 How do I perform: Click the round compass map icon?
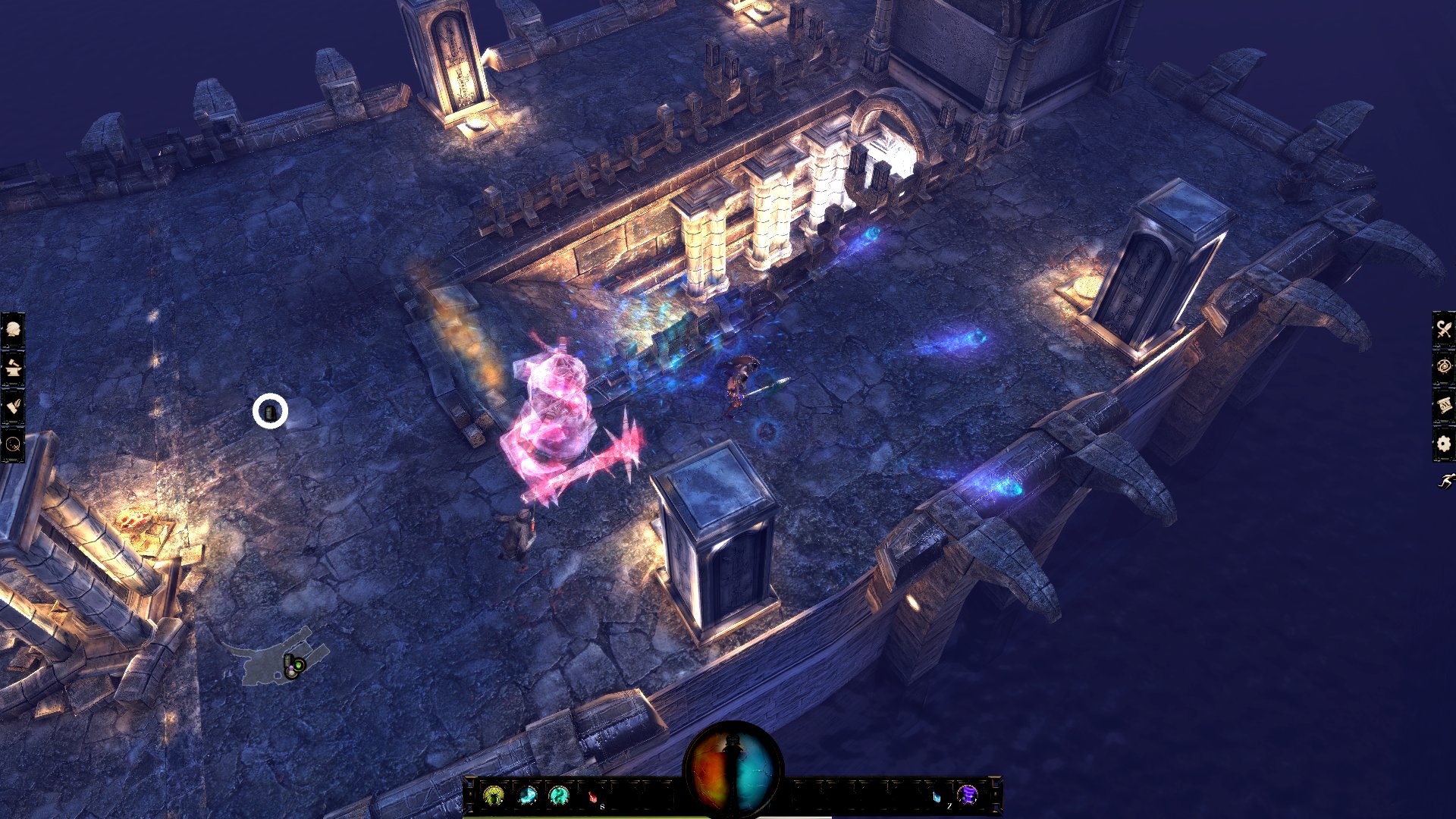point(13,444)
